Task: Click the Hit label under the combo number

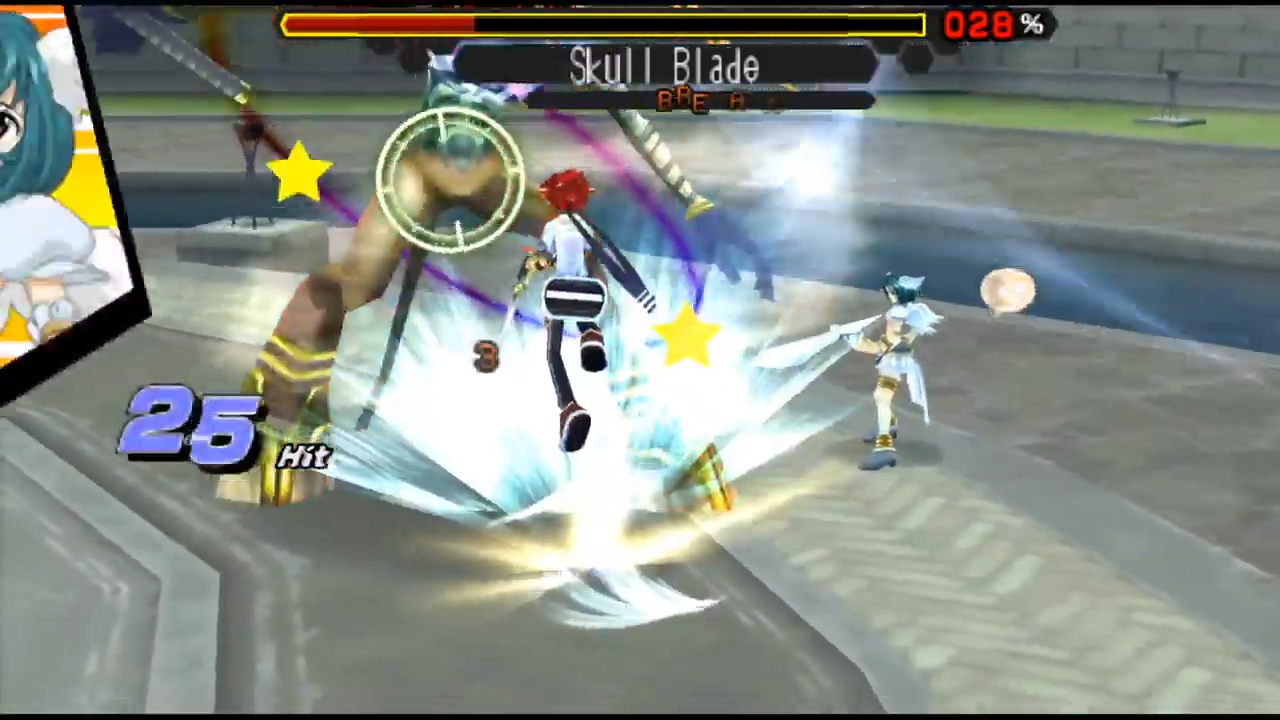Action: [x=305, y=457]
